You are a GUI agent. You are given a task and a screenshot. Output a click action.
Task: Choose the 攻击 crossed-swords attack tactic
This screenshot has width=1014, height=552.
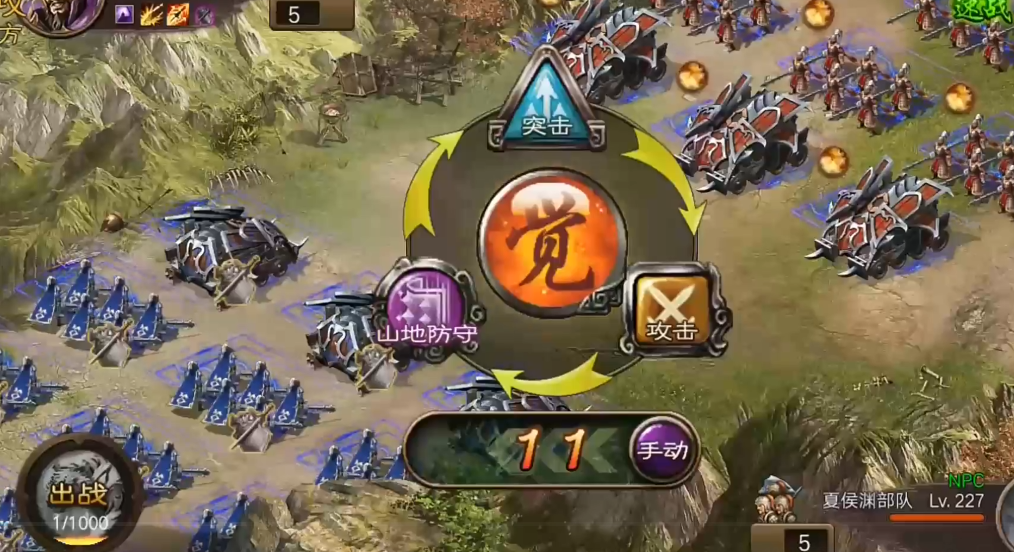(671, 309)
